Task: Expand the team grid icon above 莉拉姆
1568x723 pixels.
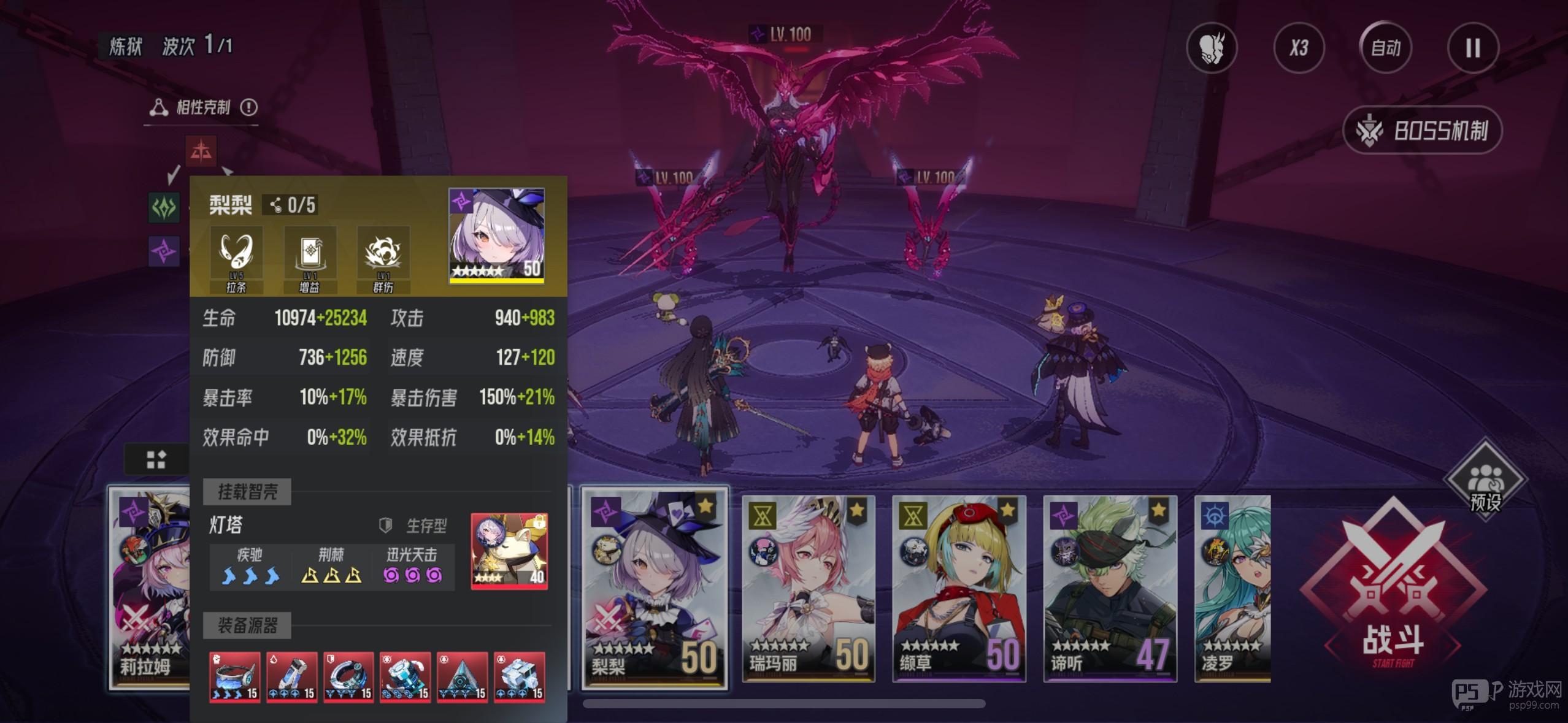Action: point(156,459)
